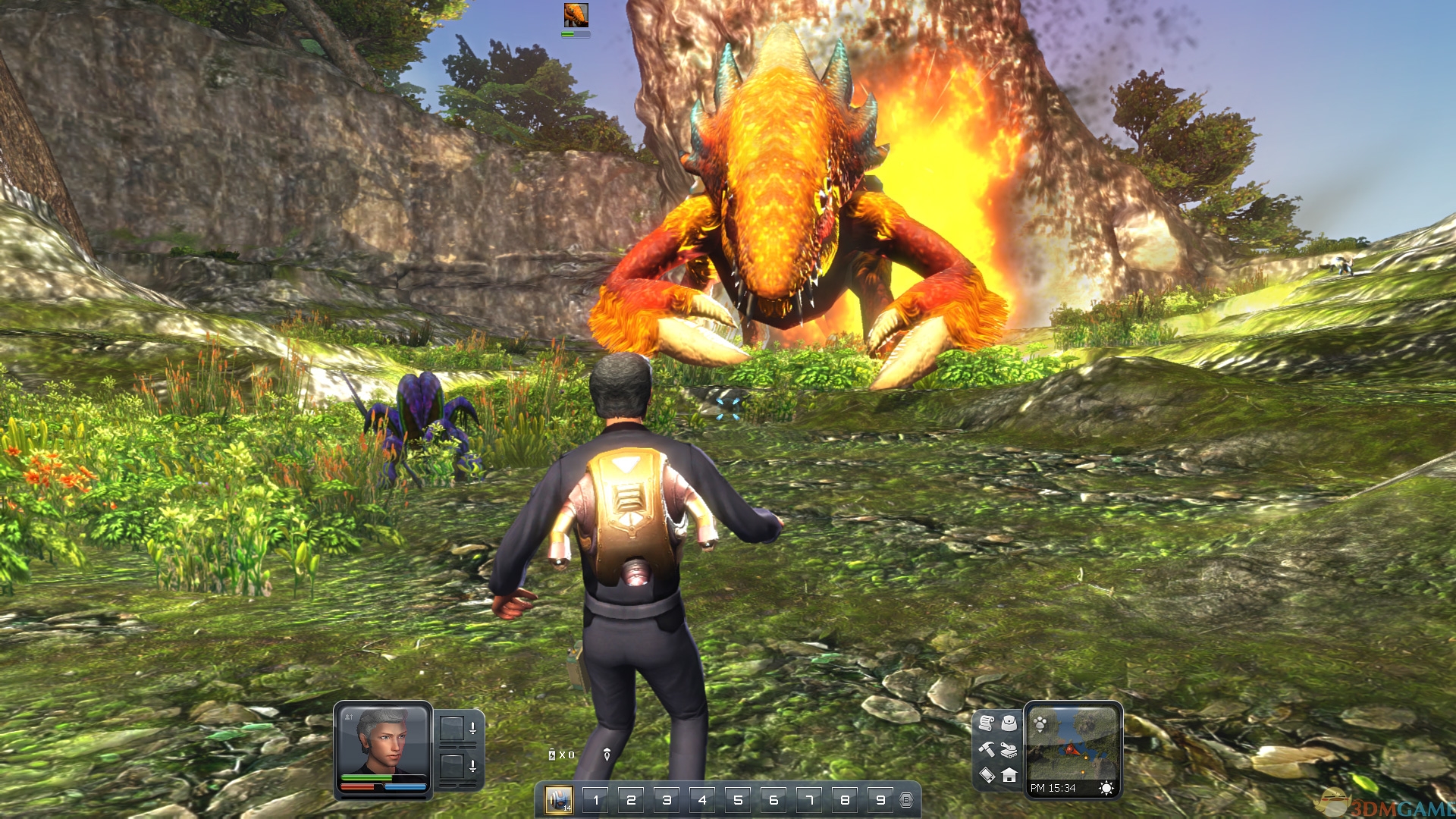Select hotbar slot 9
This screenshot has width=1456, height=819.
[880, 799]
